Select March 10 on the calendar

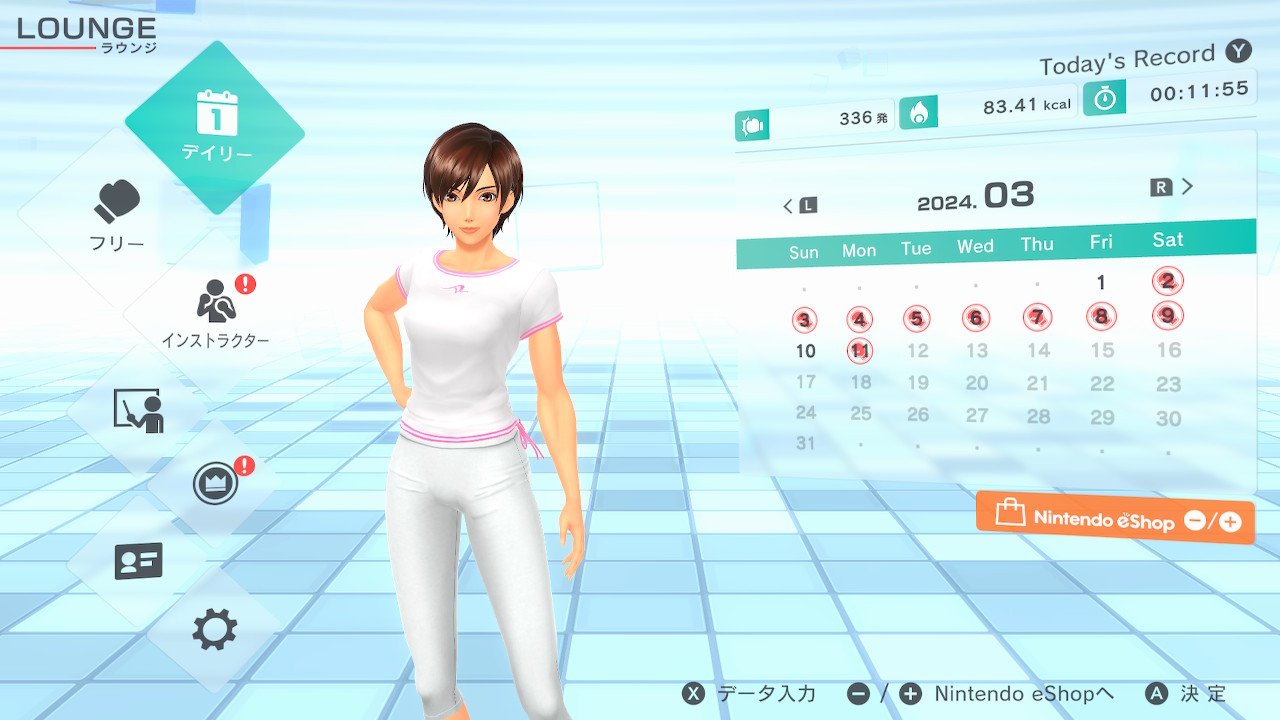click(x=806, y=351)
